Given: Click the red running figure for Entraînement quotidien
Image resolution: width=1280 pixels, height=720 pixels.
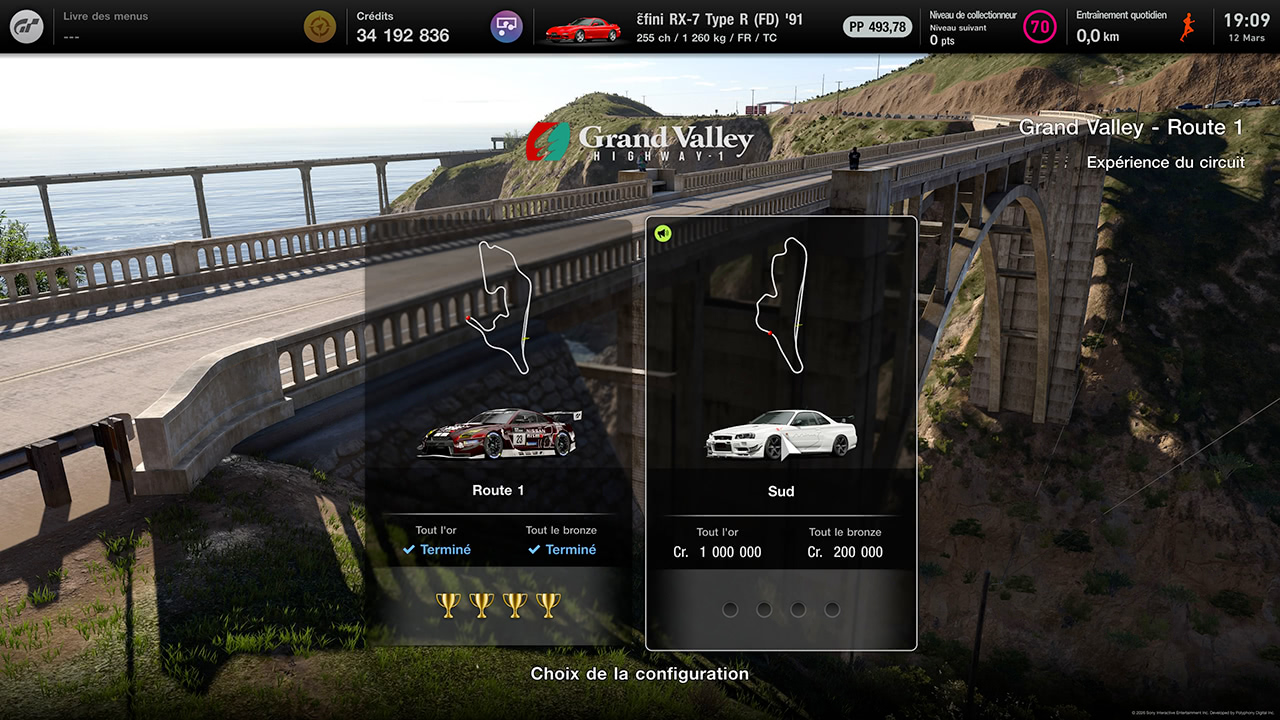Looking at the screenshot, I should (1186, 26).
